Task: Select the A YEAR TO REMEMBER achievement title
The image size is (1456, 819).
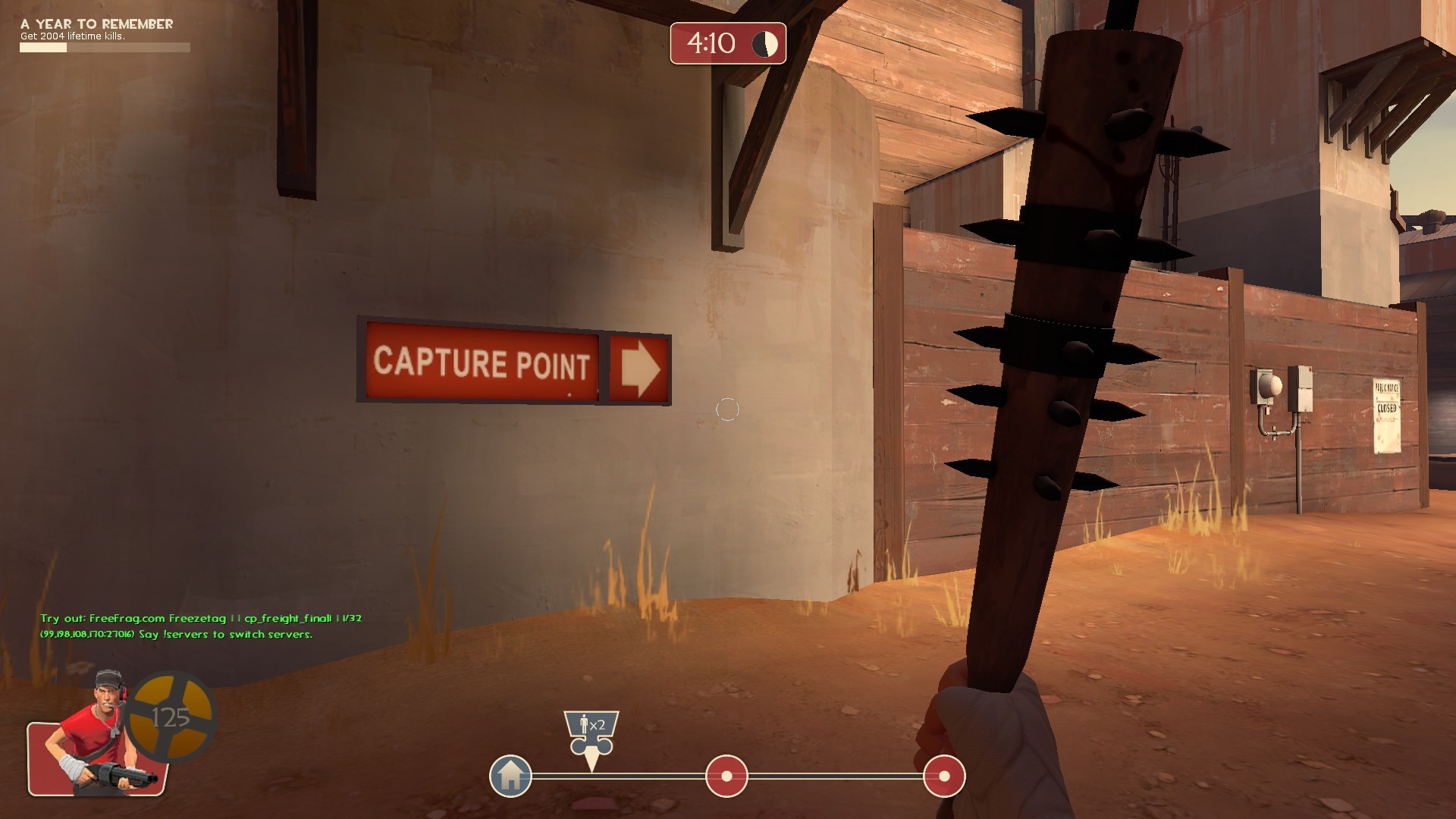Action: coord(96,24)
